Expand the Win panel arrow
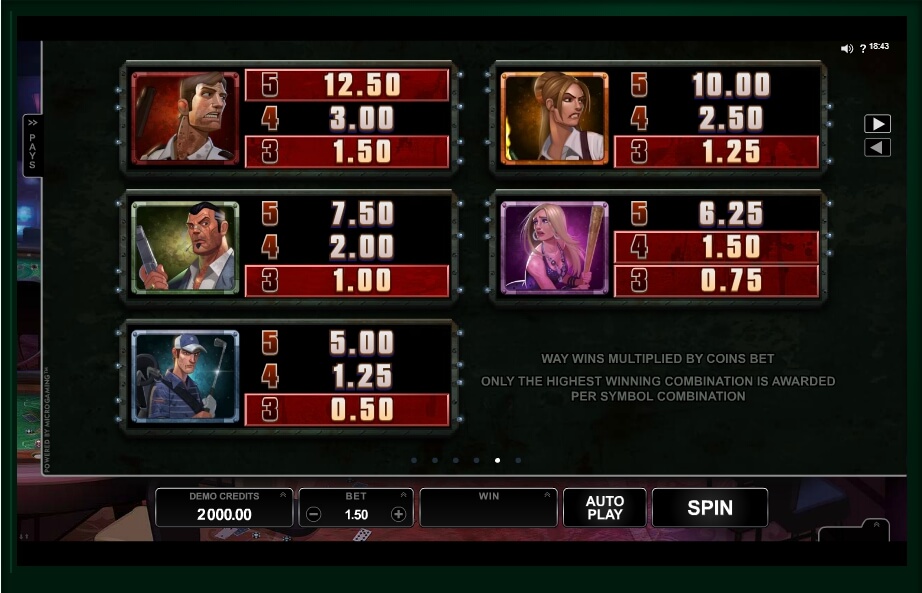Viewport: 922px width, 593px height. pos(549,494)
